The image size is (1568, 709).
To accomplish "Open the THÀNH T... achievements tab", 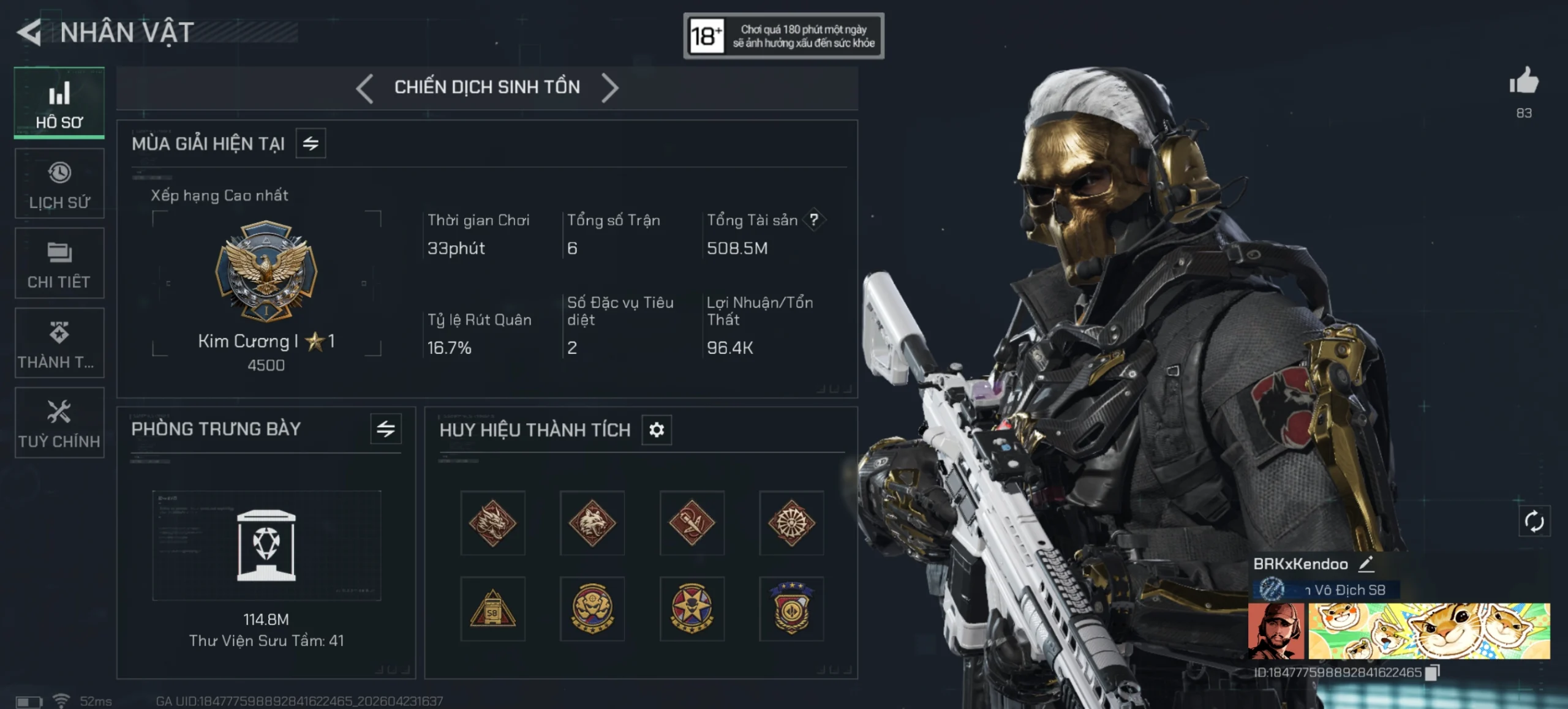I will tap(59, 343).
